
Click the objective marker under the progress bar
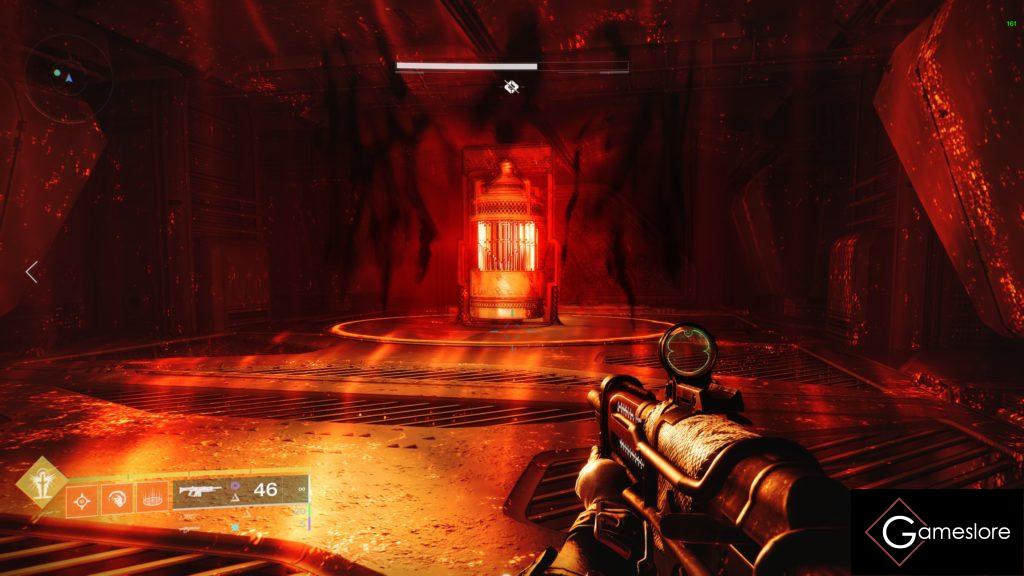click(511, 87)
